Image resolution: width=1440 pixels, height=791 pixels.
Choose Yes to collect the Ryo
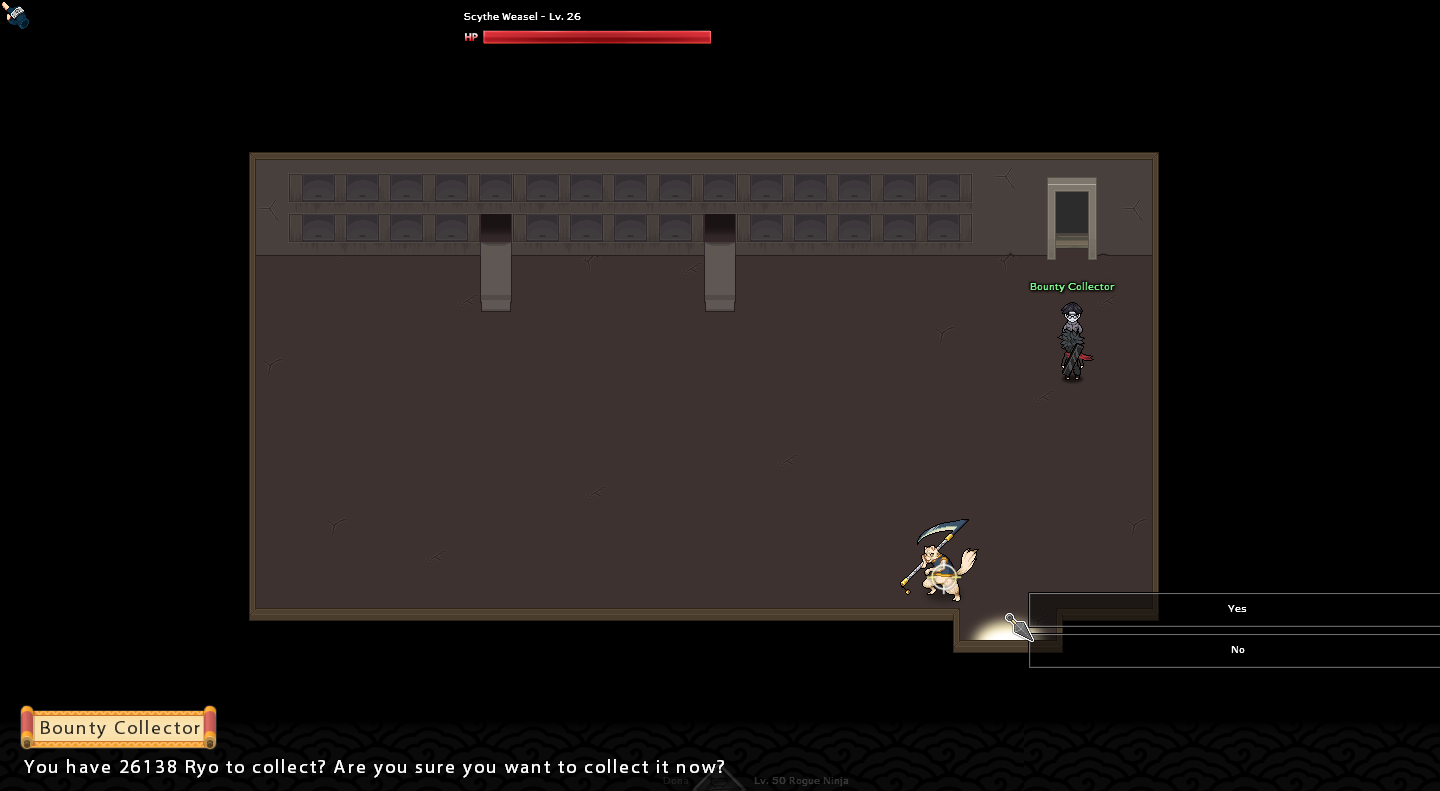(1236, 609)
